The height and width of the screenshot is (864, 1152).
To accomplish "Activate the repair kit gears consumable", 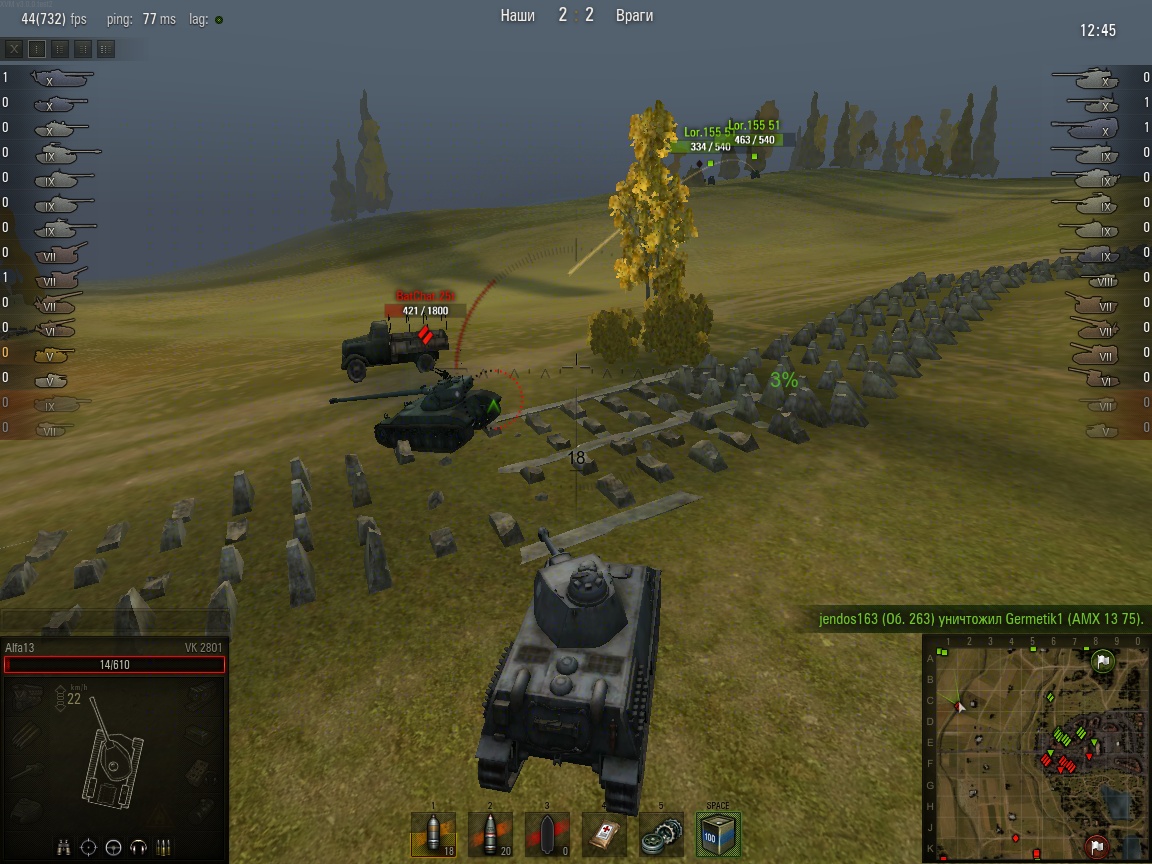I will pyautogui.click(x=661, y=834).
